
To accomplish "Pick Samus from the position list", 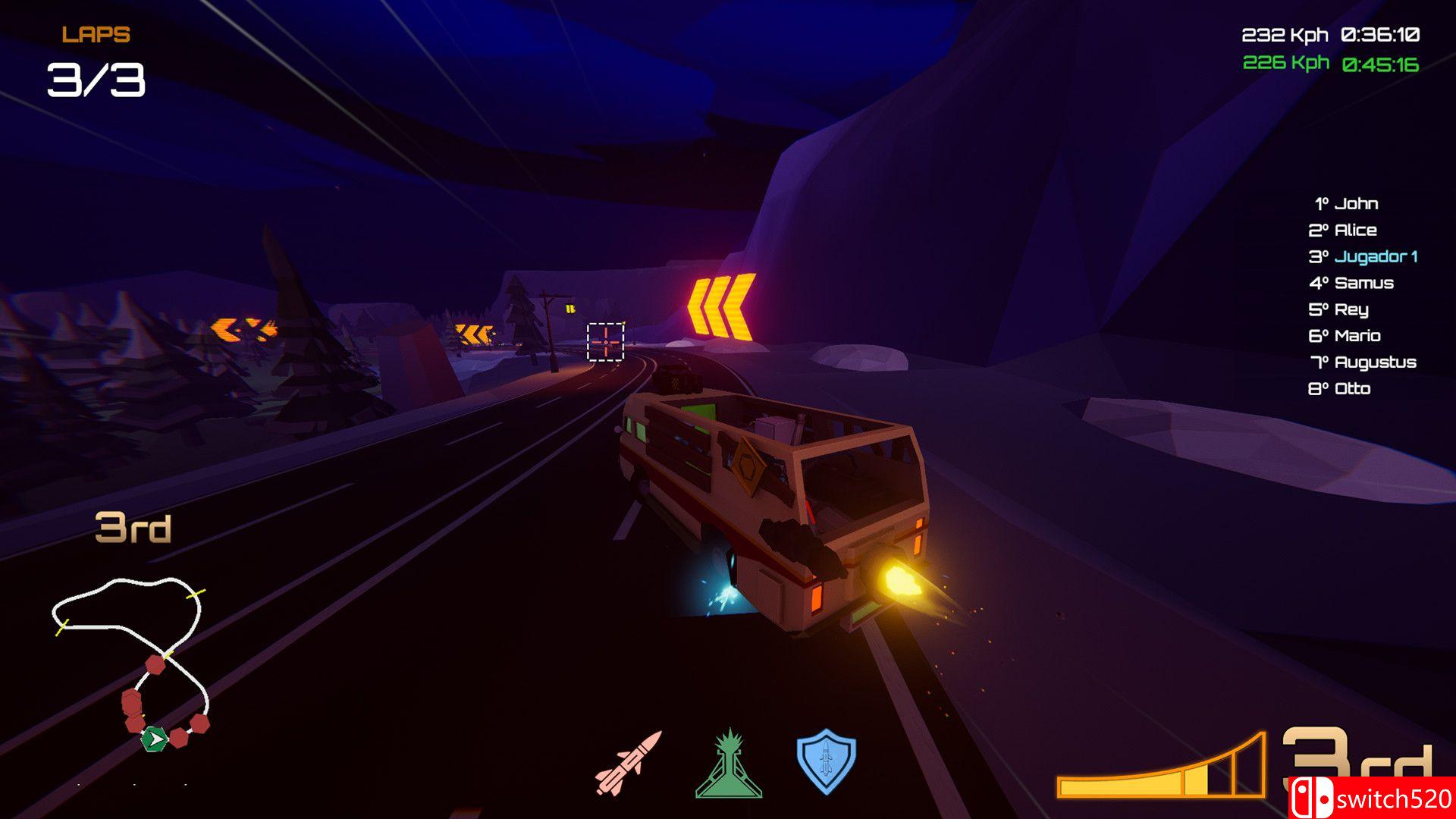I will pyautogui.click(x=1351, y=284).
